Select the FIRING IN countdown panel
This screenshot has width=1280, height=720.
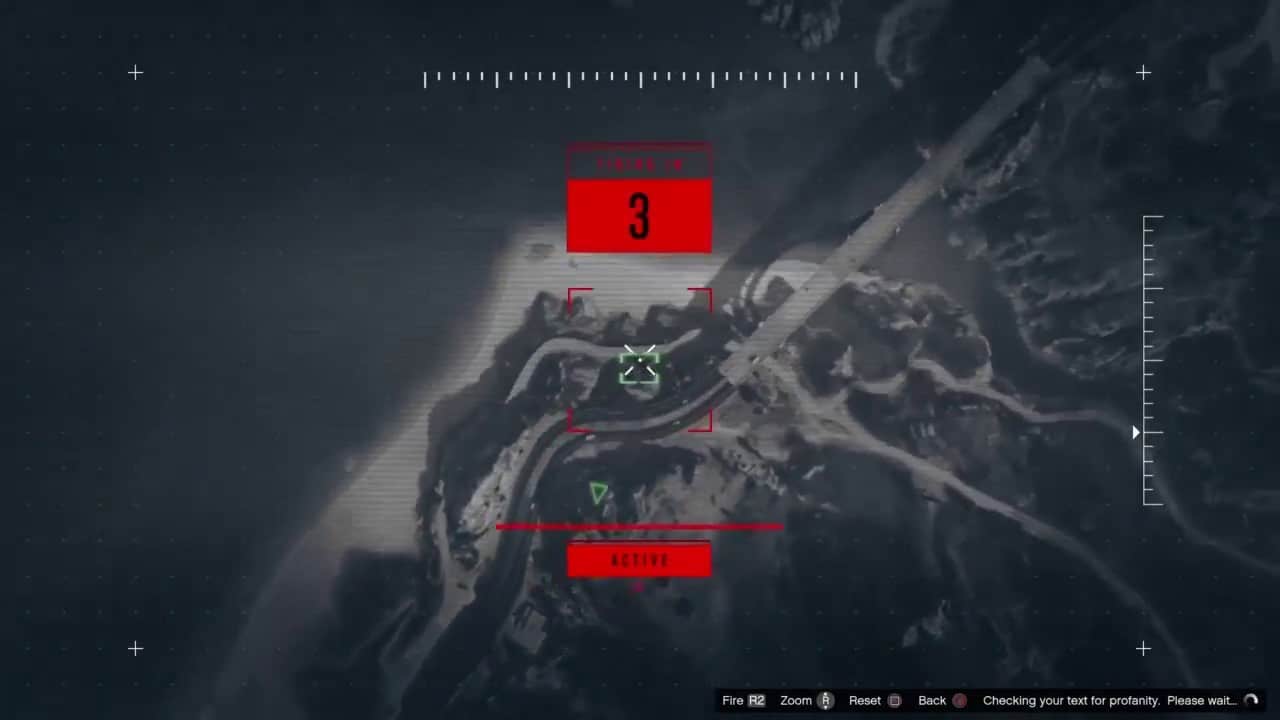639,163
